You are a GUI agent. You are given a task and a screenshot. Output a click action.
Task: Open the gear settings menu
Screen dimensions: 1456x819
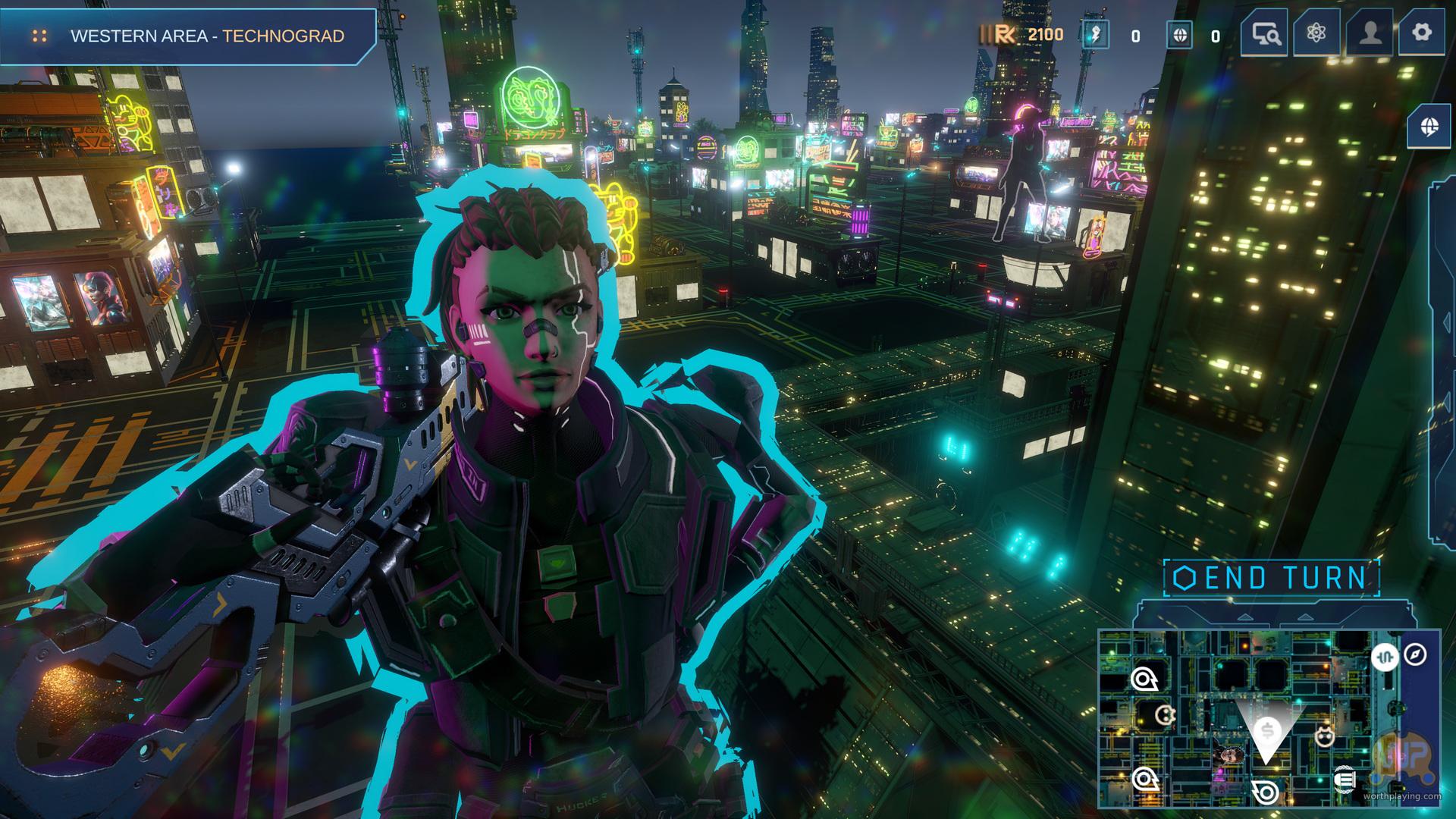pyautogui.click(x=1421, y=33)
